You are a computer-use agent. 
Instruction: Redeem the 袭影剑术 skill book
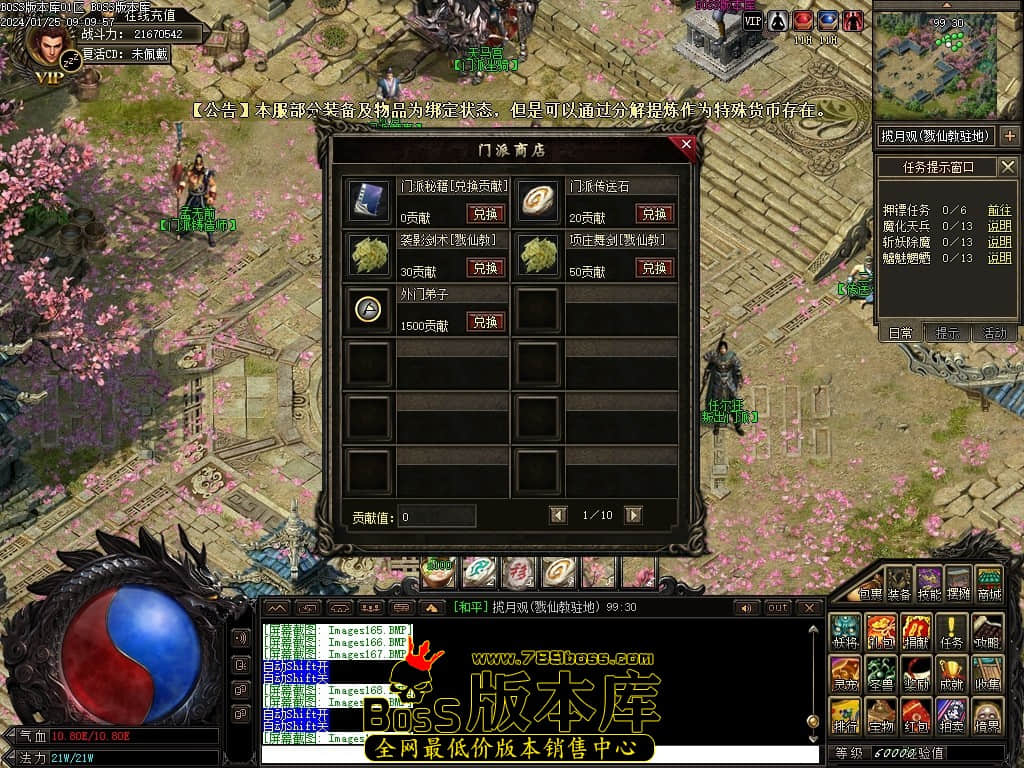(x=485, y=268)
